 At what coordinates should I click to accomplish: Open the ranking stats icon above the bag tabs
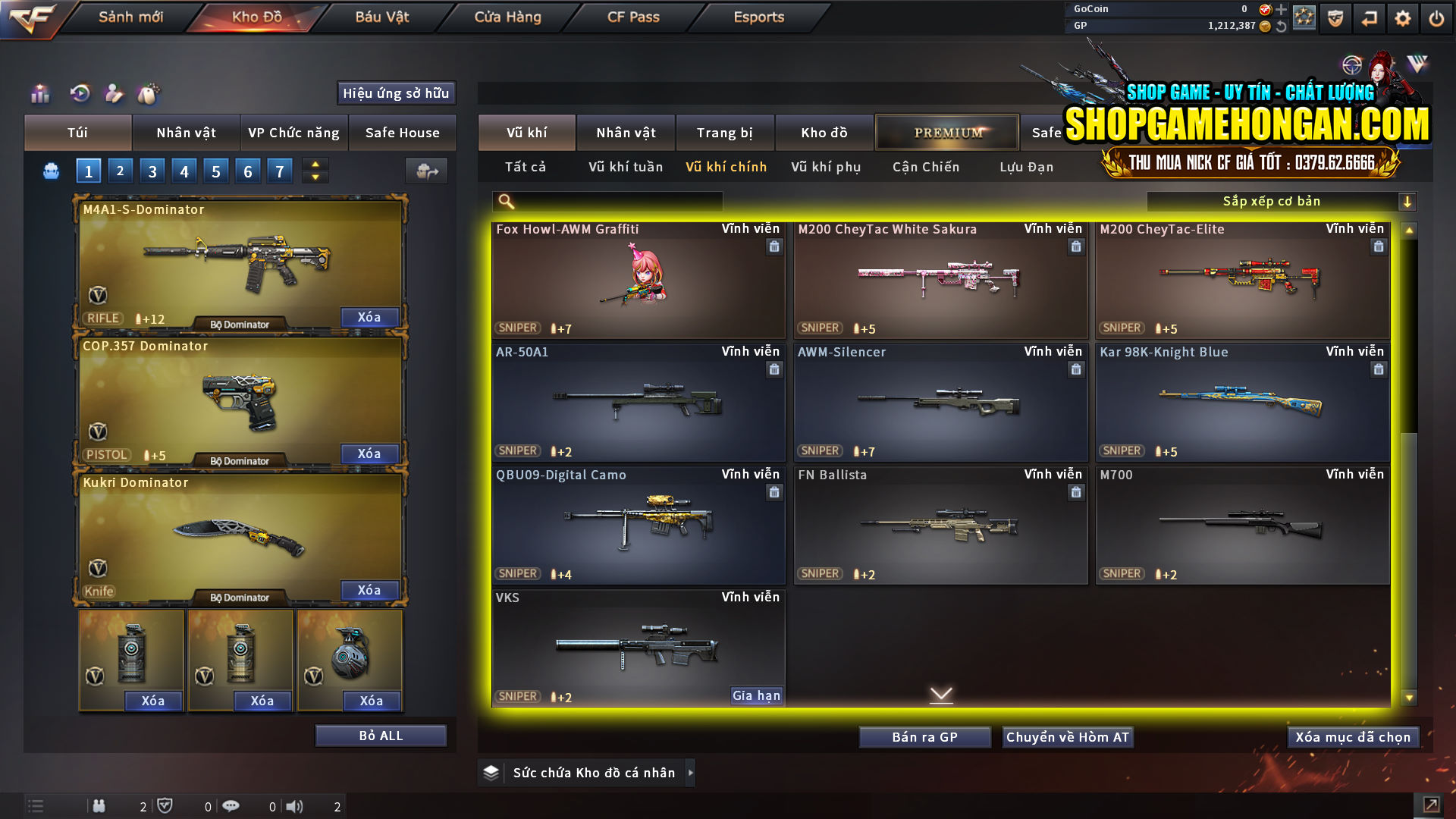point(39,94)
